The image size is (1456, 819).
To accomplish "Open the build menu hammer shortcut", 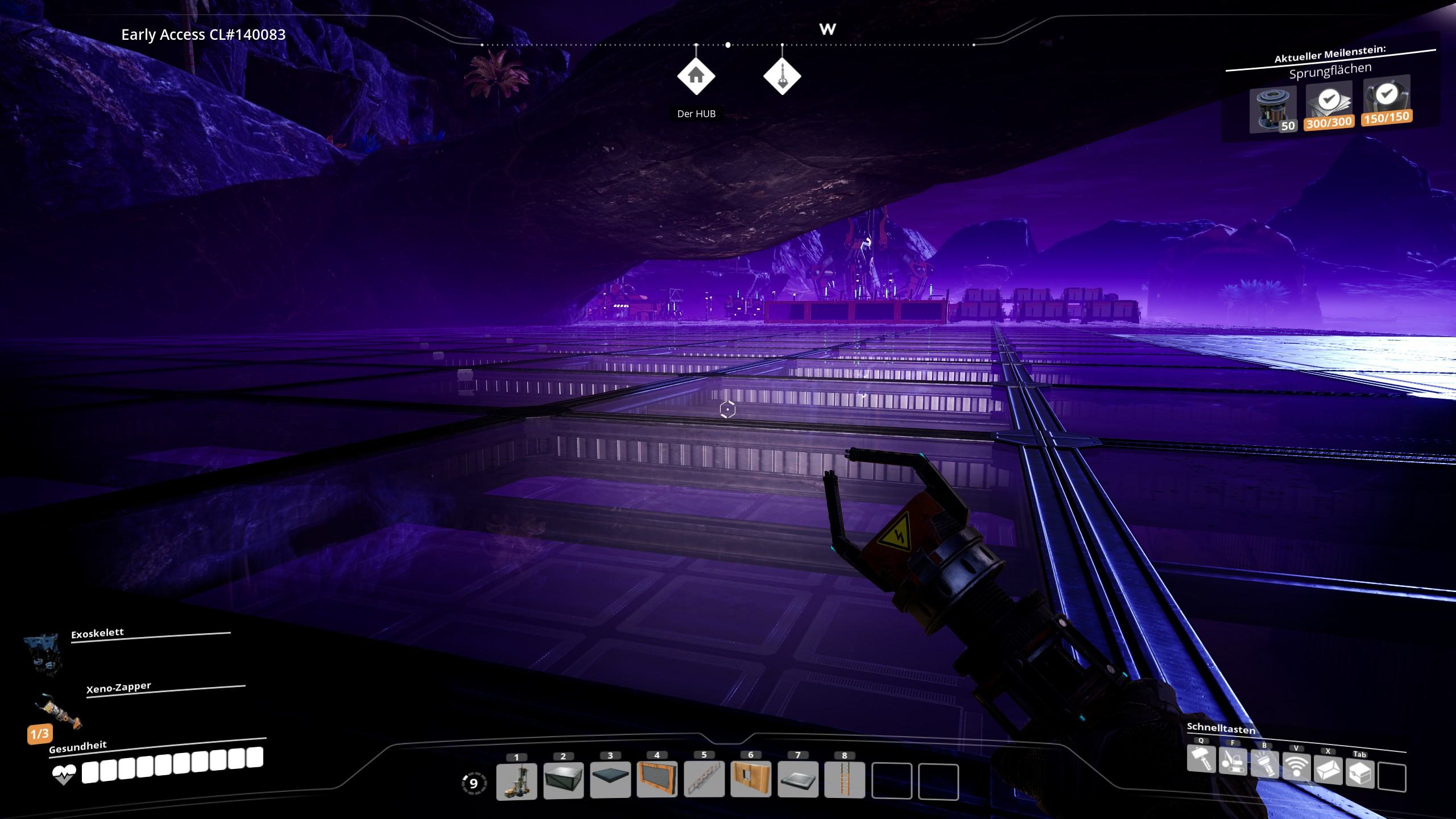I will (x=1201, y=760).
